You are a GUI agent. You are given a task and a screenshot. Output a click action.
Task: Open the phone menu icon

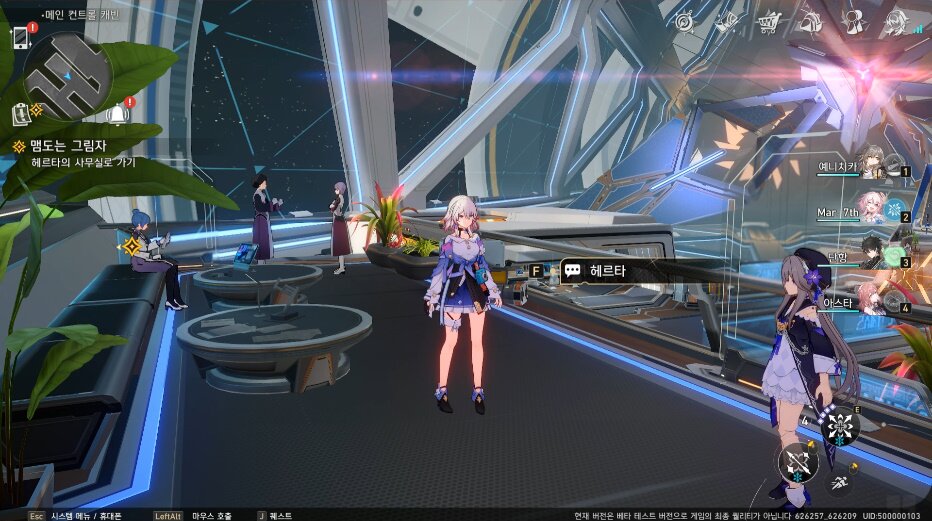[20, 37]
